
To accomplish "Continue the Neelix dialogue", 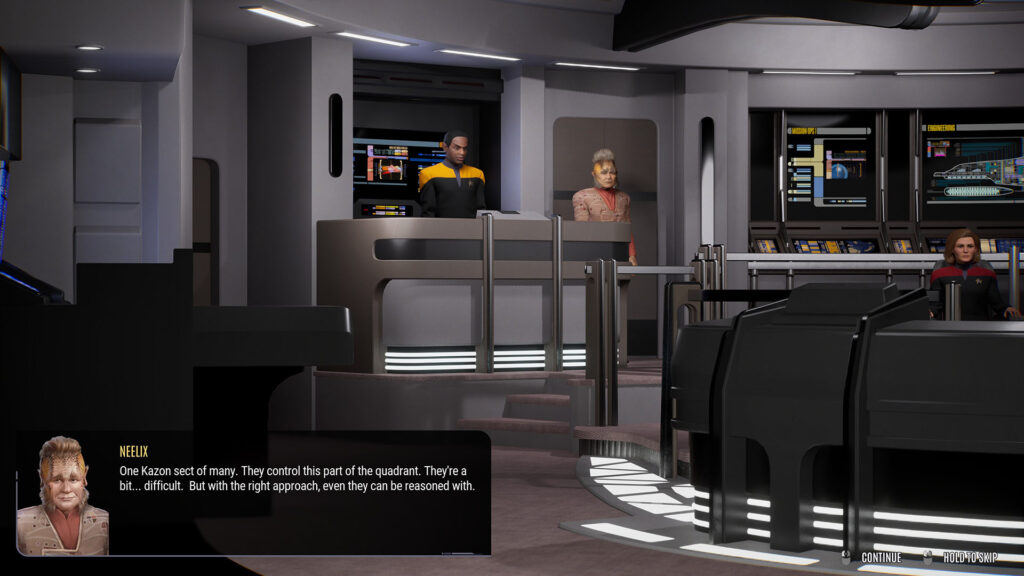I will (873, 557).
